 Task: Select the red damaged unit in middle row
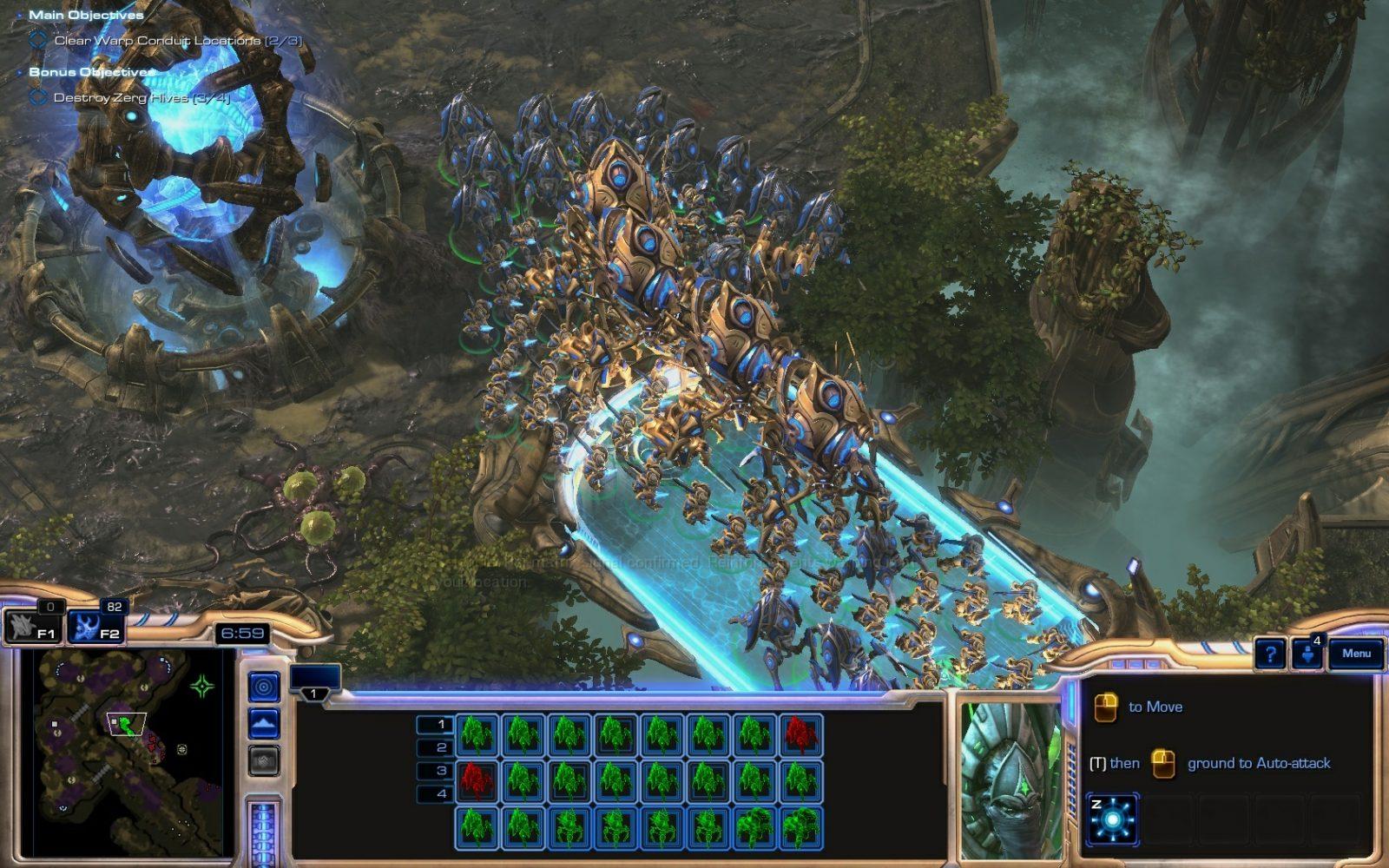click(x=477, y=780)
